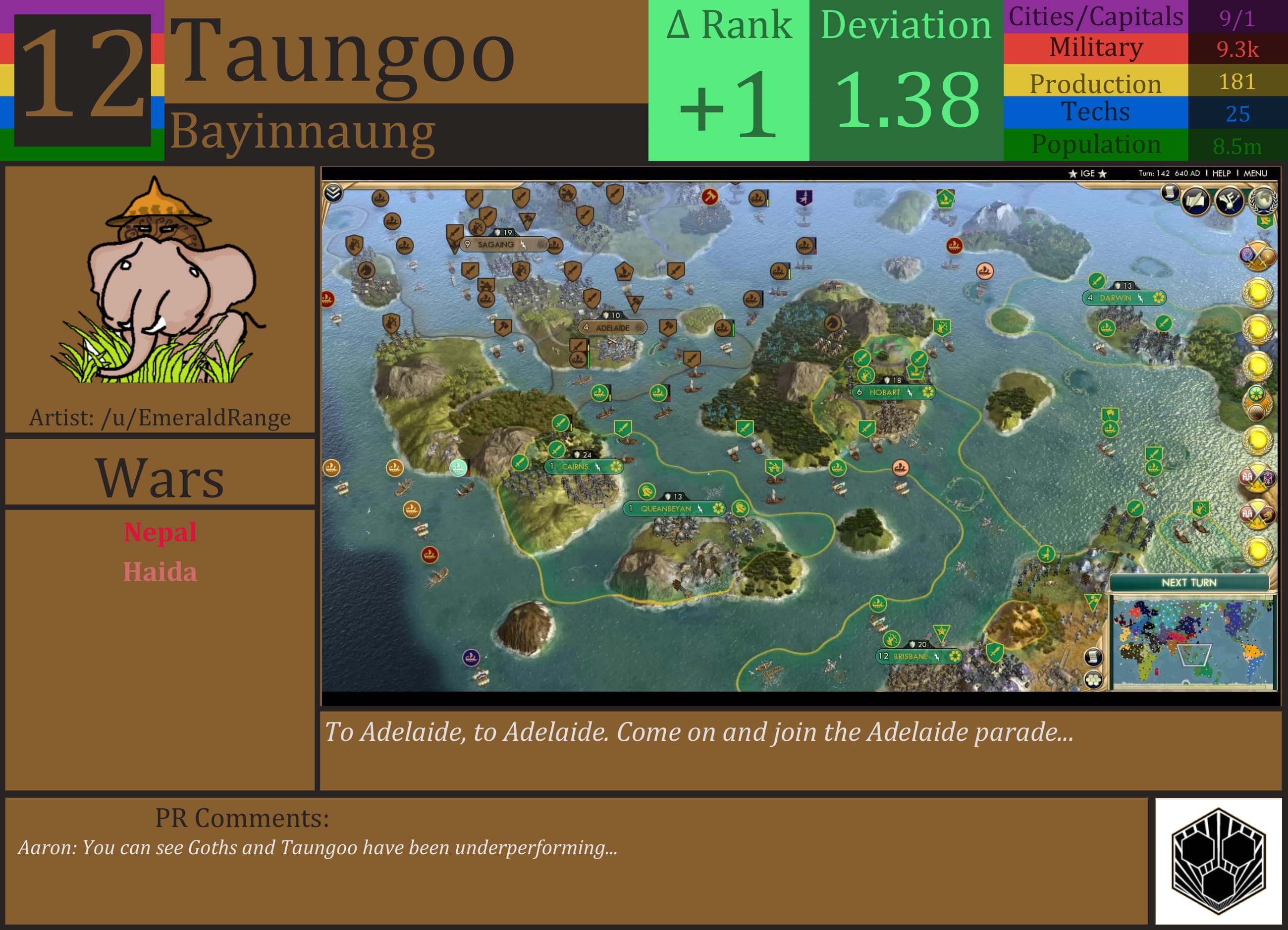Viewport: 1288px width, 930px height.
Task: Click the Turn: 142 640 AD counter
Action: pyautogui.click(x=1171, y=173)
